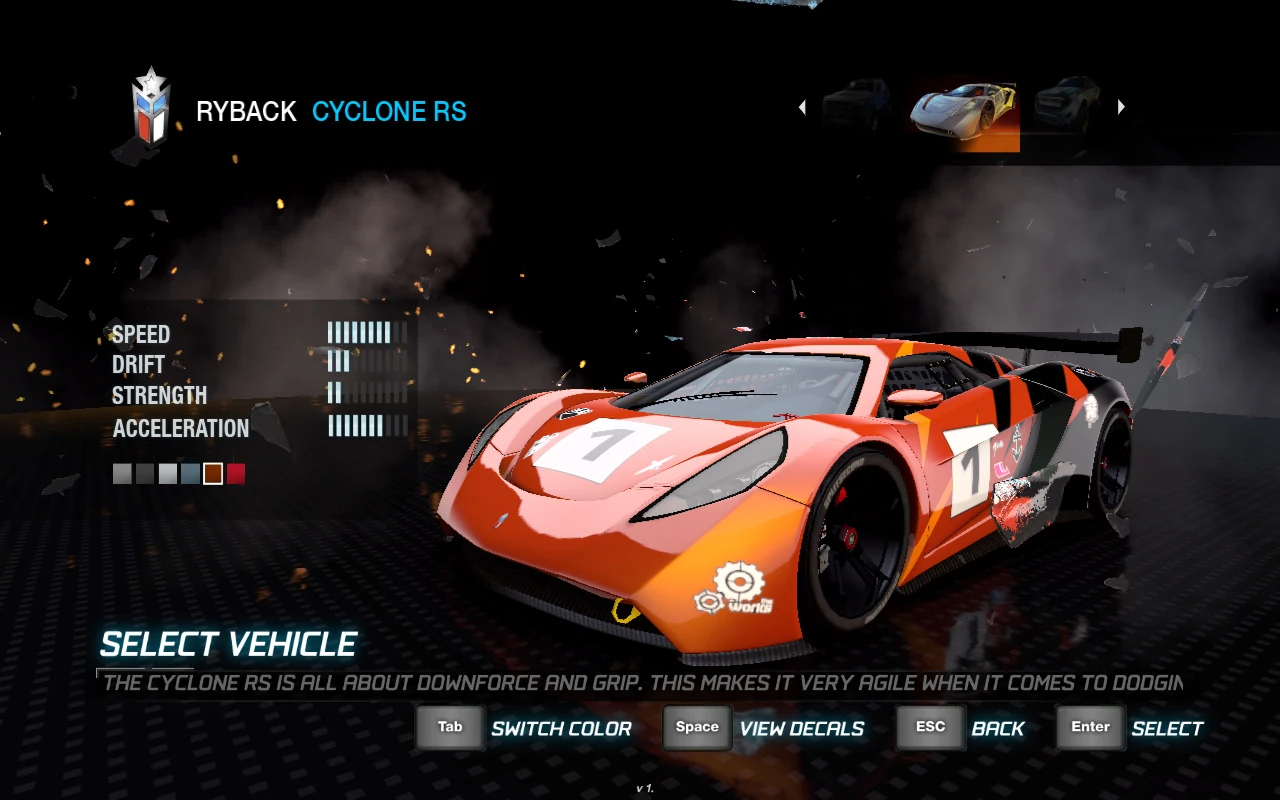Image resolution: width=1280 pixels, height=800 pixels.
Task: Apply the blue-gray color swatch
Action: click(x=190, y=474)
